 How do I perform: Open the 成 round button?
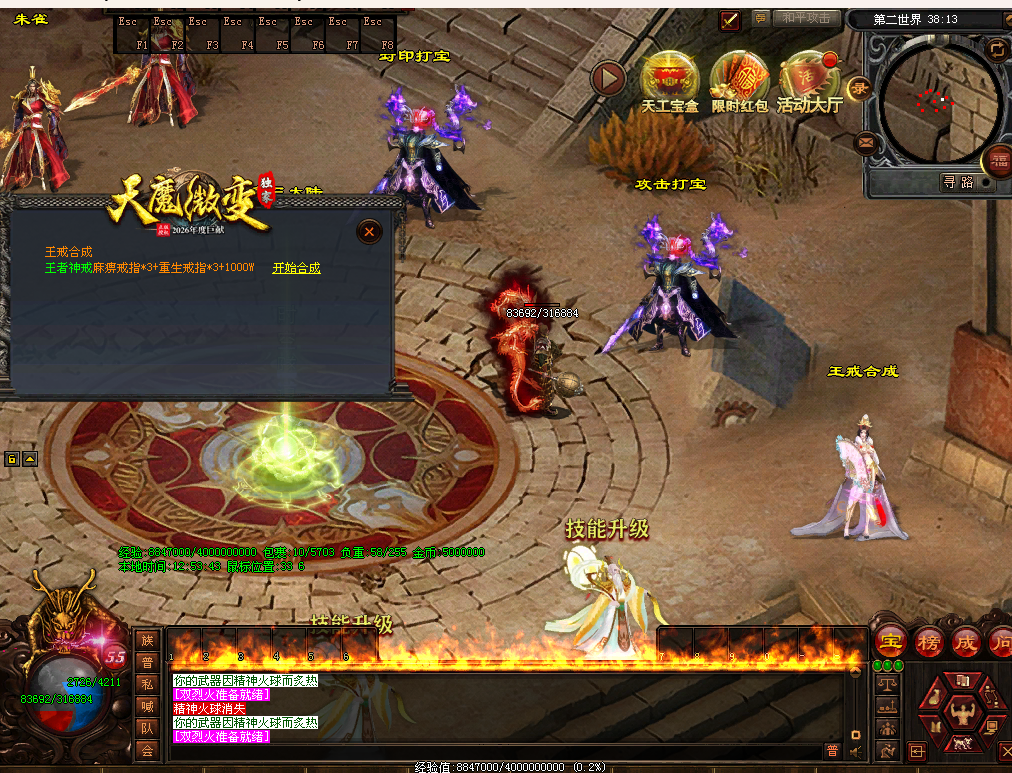pos(966,641)
